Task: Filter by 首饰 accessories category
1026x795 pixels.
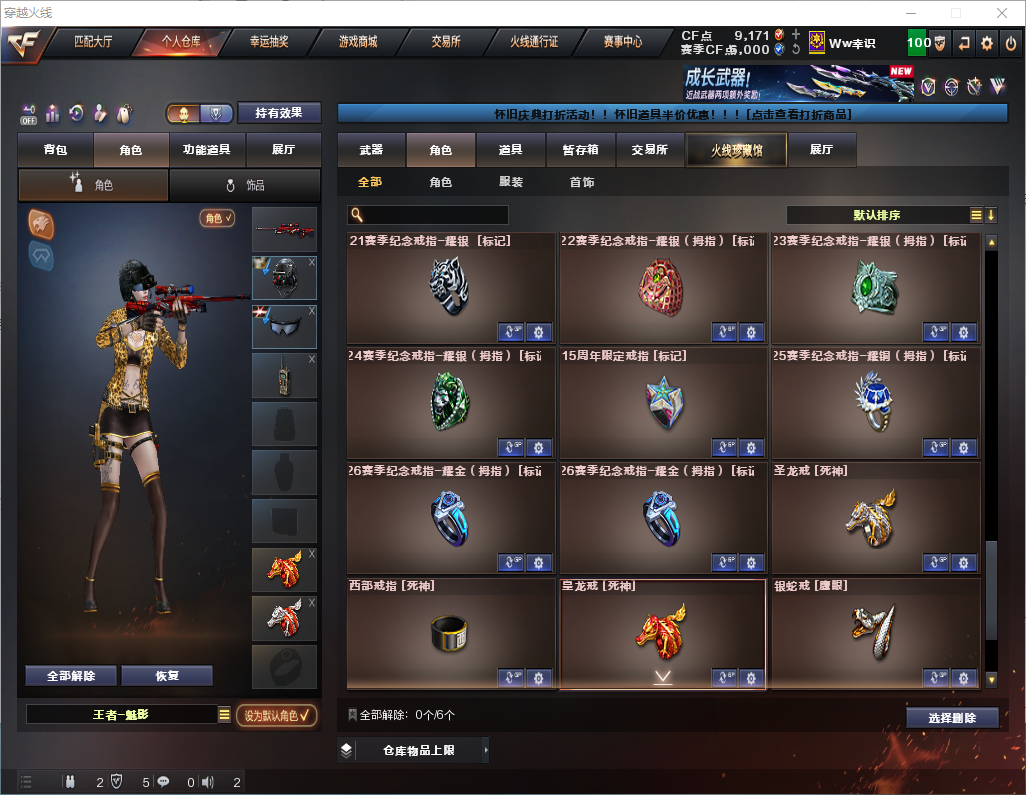Action: [582, 182]
